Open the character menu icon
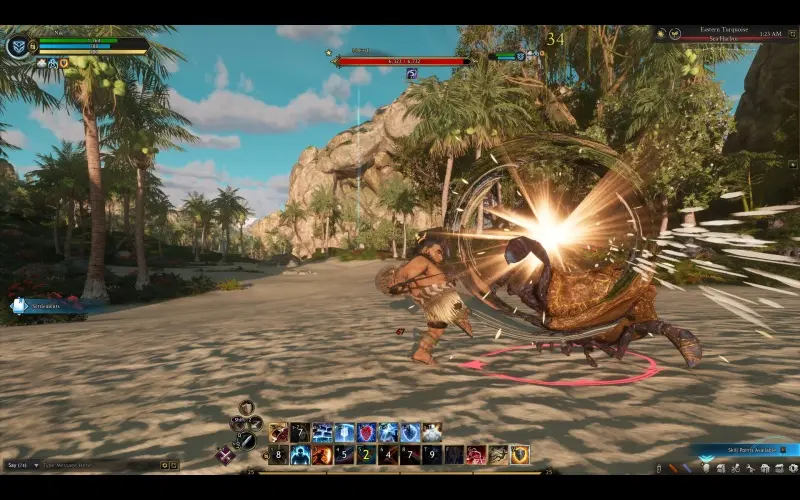This screenshot has width=800, height=500. tap(706, 467)
